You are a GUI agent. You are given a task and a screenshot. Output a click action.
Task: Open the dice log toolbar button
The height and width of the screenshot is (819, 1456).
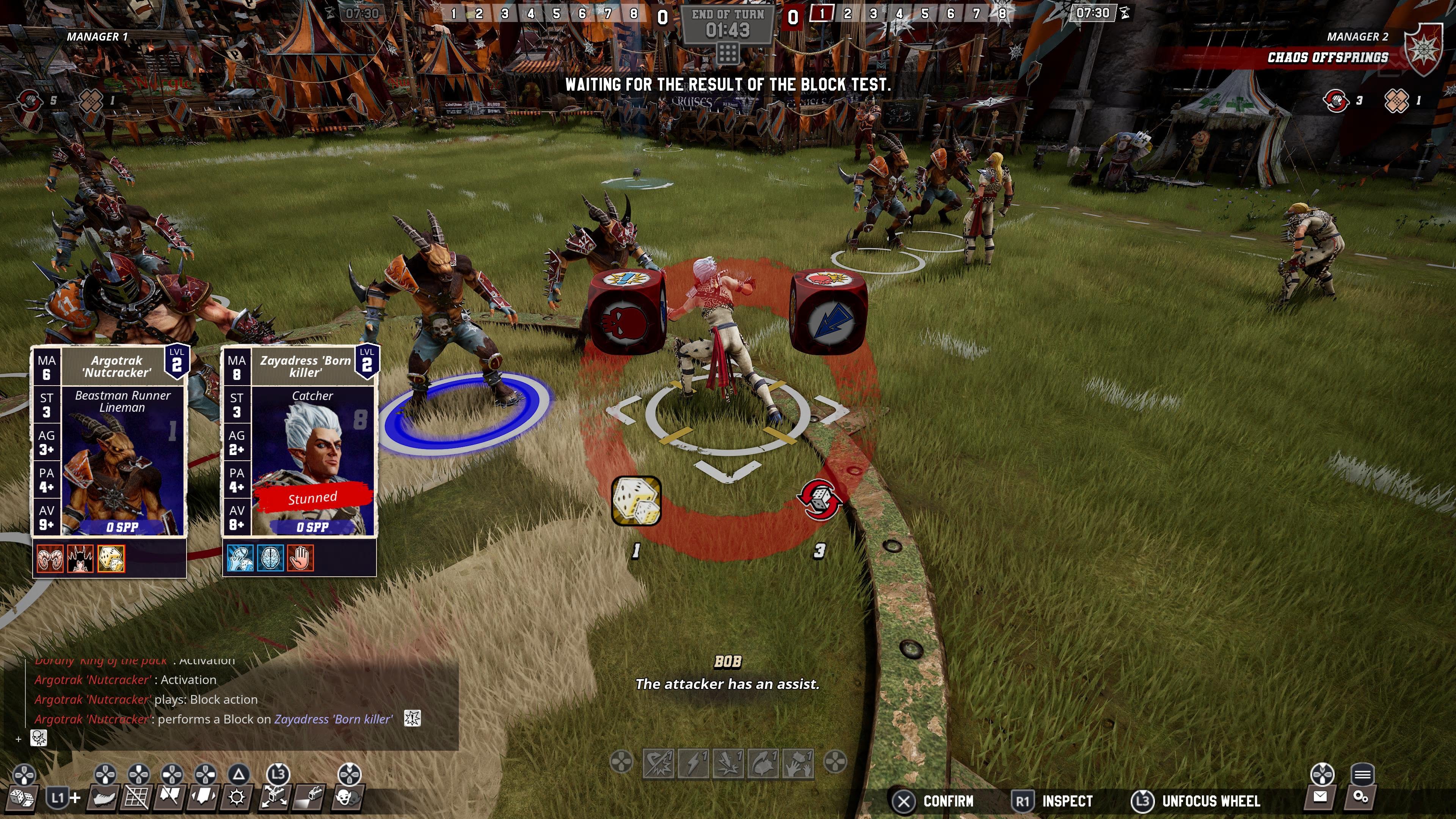point(22,797)
